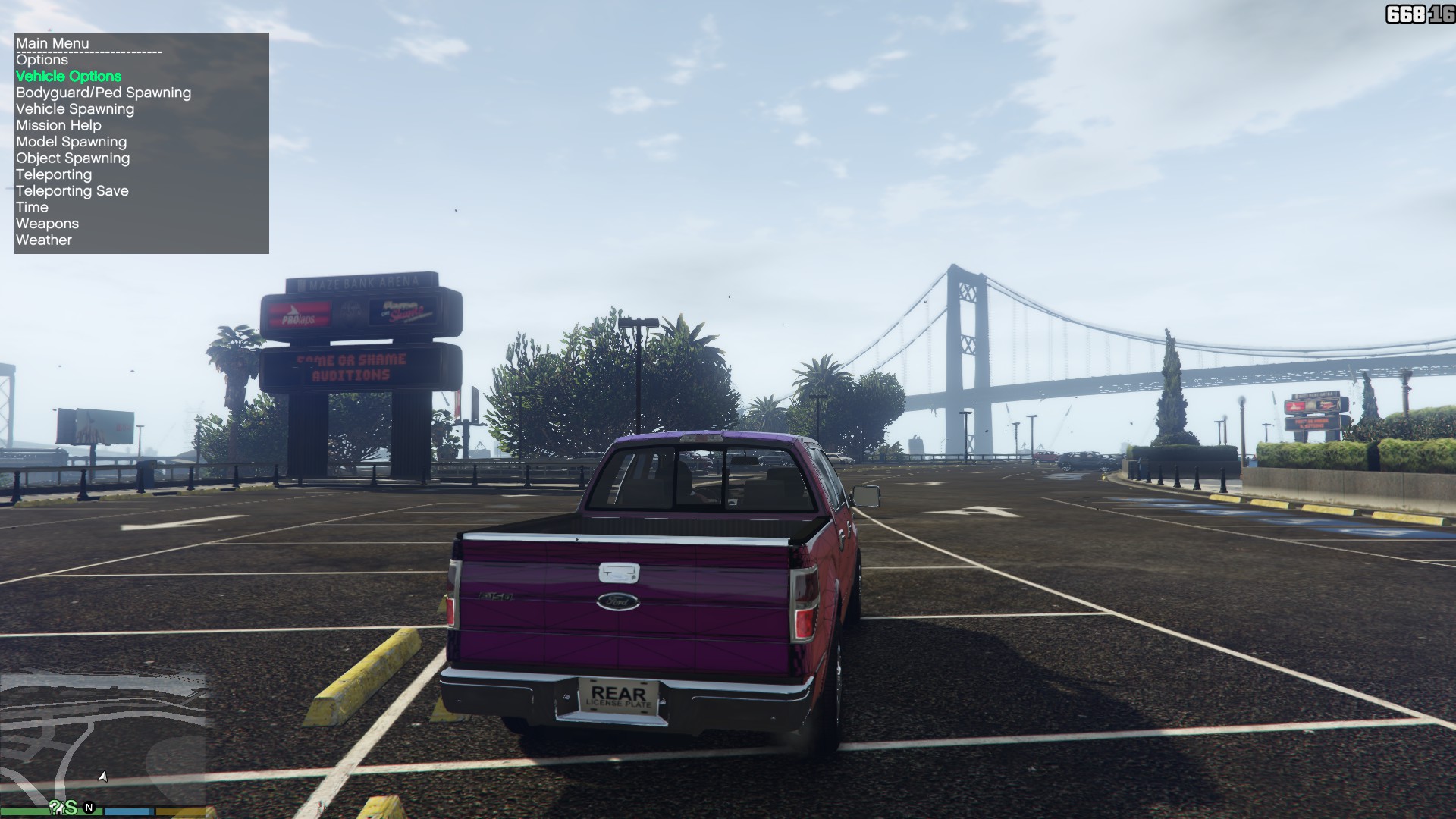The width and height of the screenshot is (1456, 819).
Task: Click the minimap in the corner
Action: click(104, 739)
